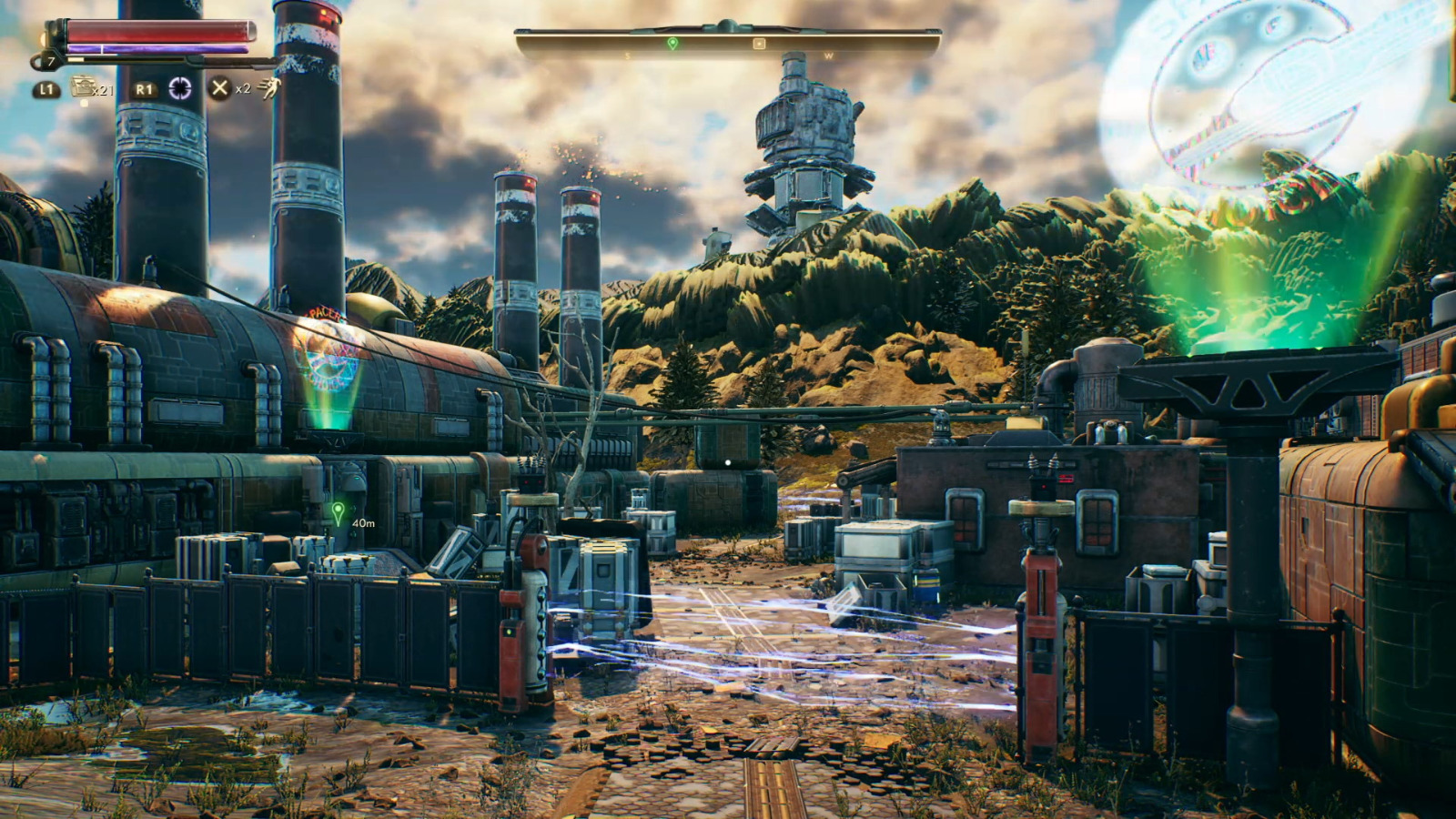Click the x21 consumable count label
Image resolution: width=1456 pixels, height=819 pixels.
point(103,90)
